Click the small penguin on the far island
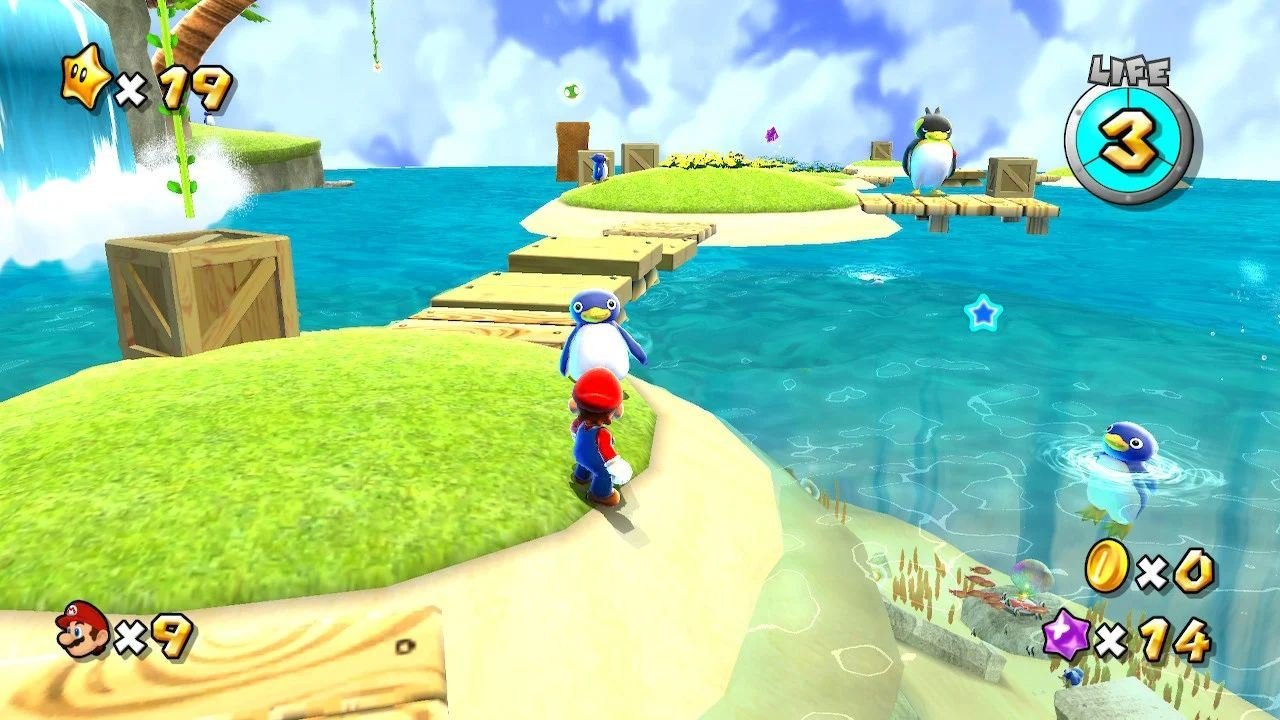This screenshot has width=1280, height=720. click(x=601, y=168)
